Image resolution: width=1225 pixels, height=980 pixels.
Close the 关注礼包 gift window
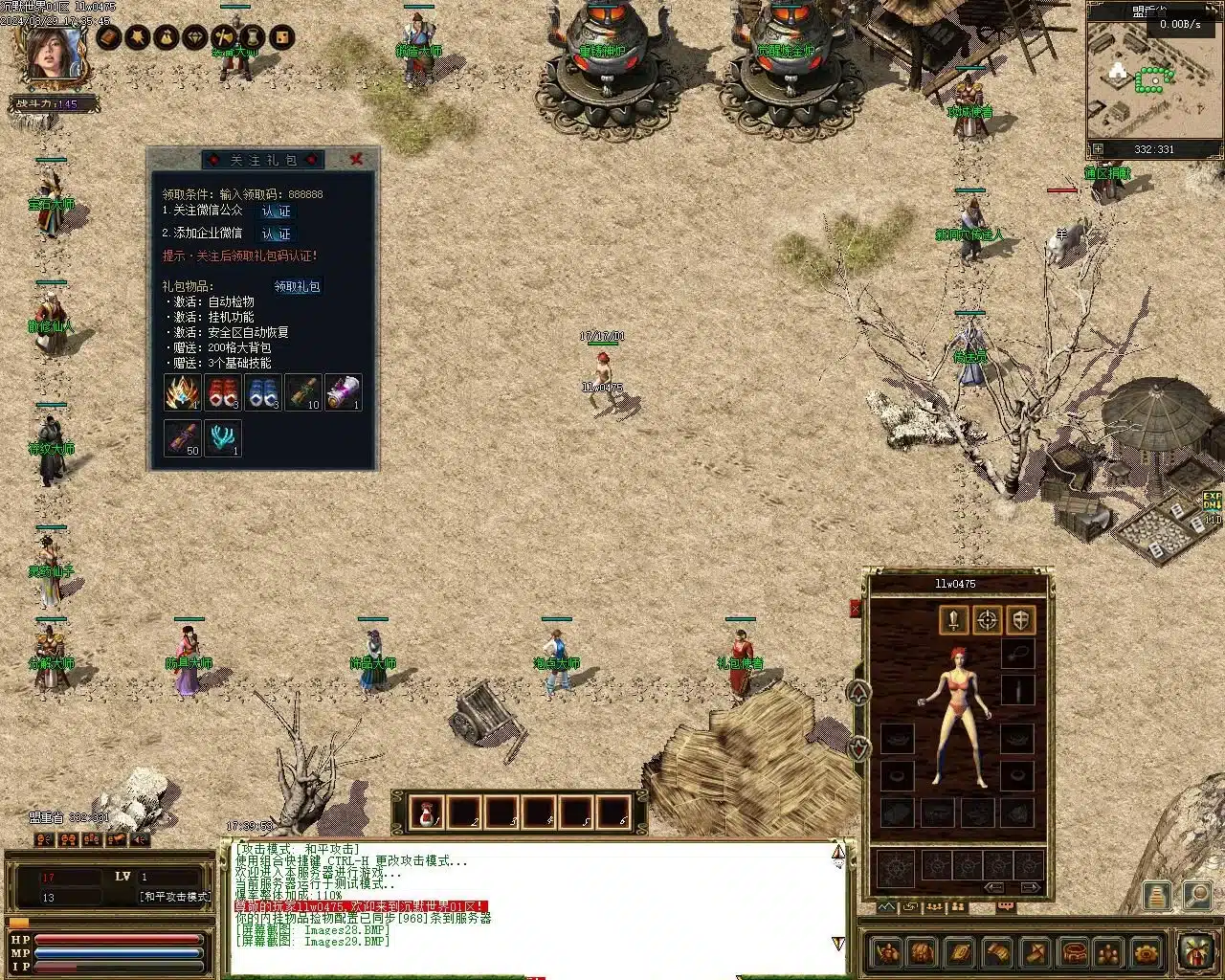click(356, 160)
